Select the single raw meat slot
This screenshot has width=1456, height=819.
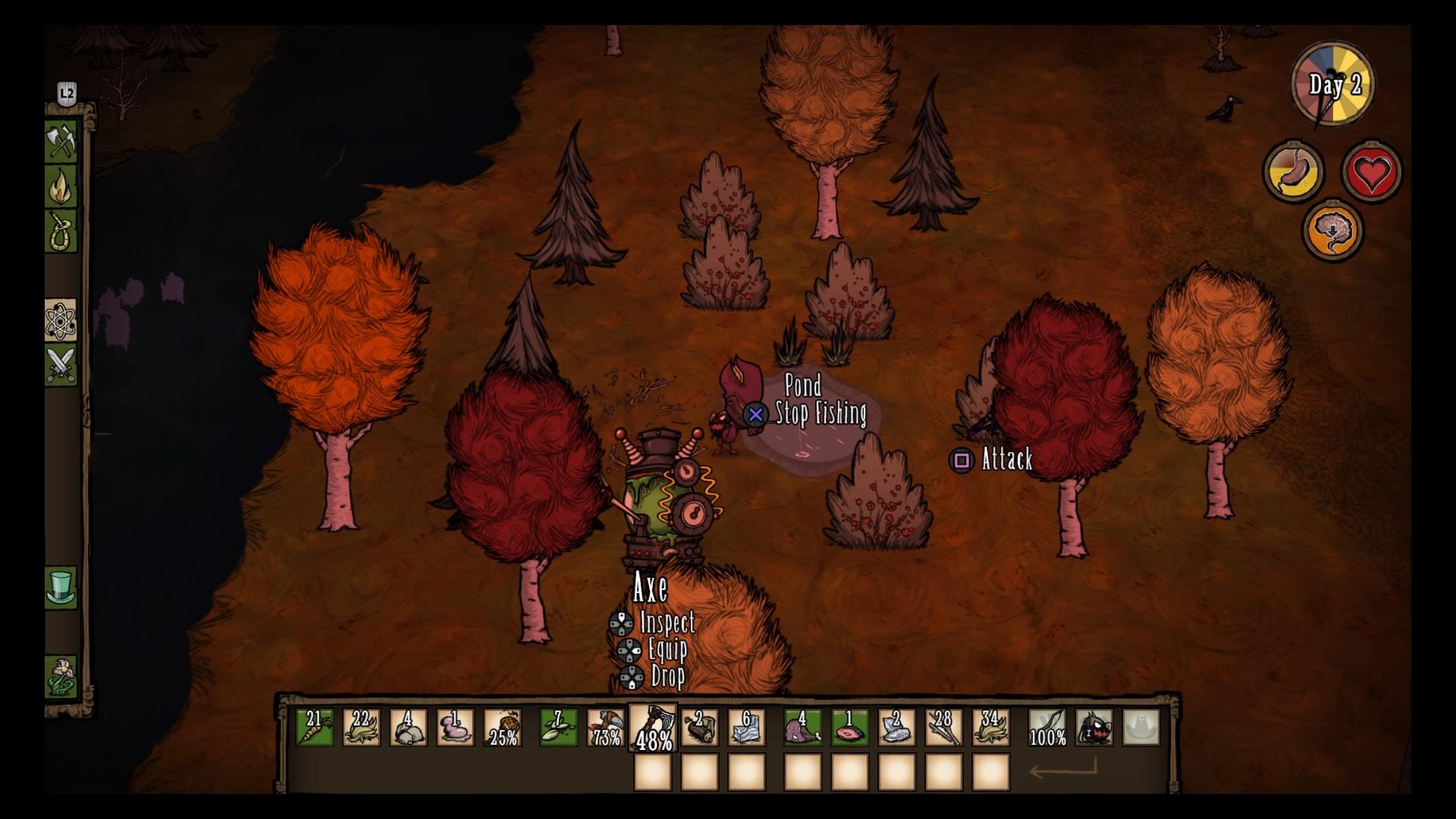click(x=849, y=728)
